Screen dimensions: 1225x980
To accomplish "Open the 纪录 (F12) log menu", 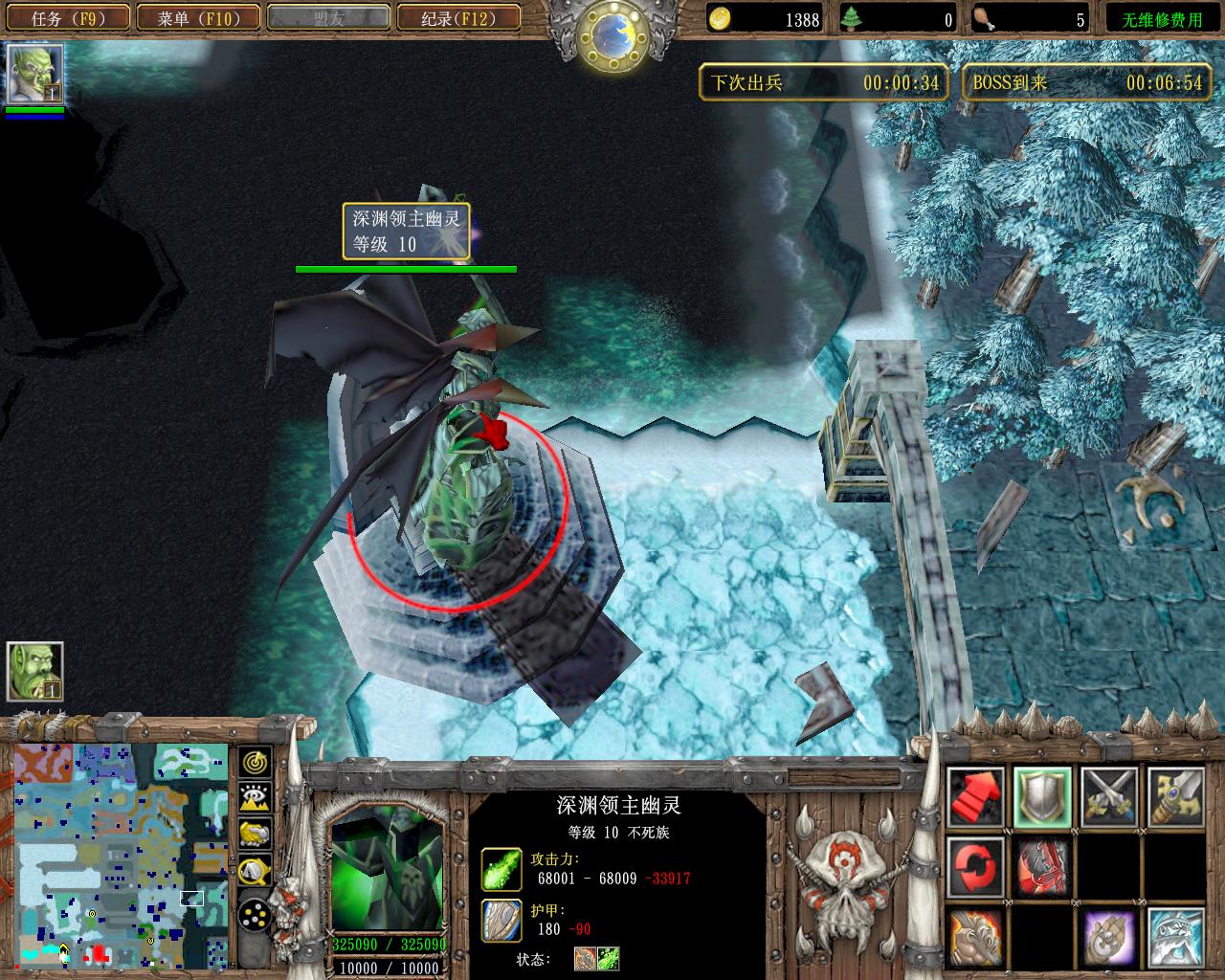I will [457, 17].
